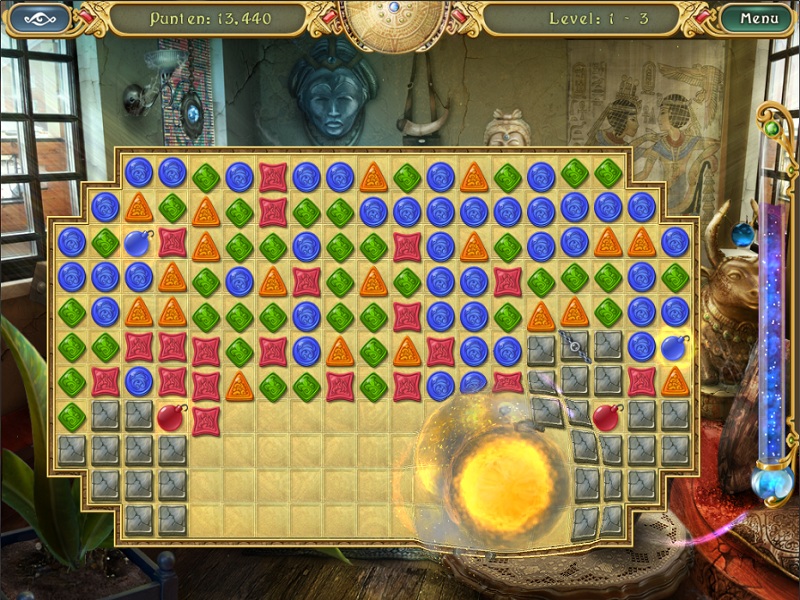This screenshot has width=800, height=600.
Task: Select the blue bomb beside a red square tile
Action: tap(138, 243)
